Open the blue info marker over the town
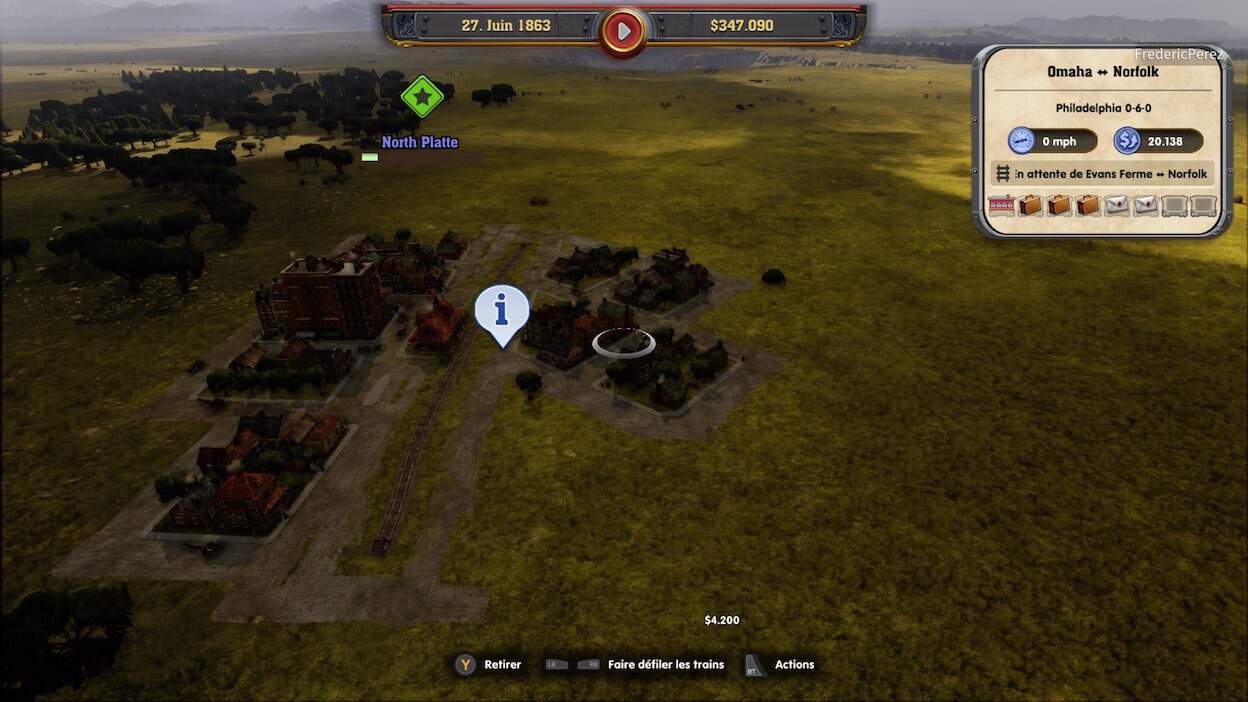Image resolution: width=1248 pixels, height=702 pixels. (x=501, y=311)
